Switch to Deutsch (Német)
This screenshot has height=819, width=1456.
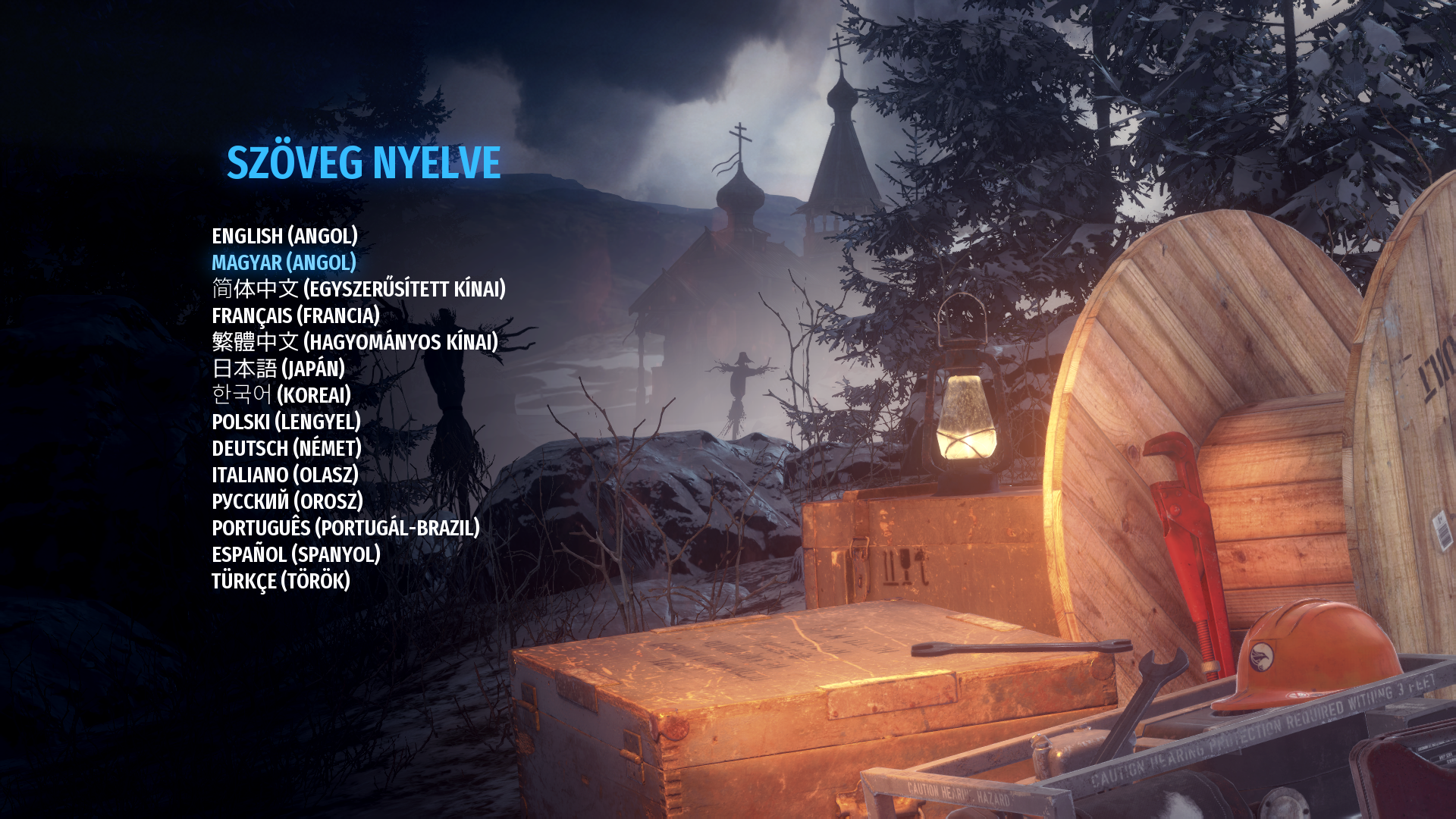(x=286, y=449)
